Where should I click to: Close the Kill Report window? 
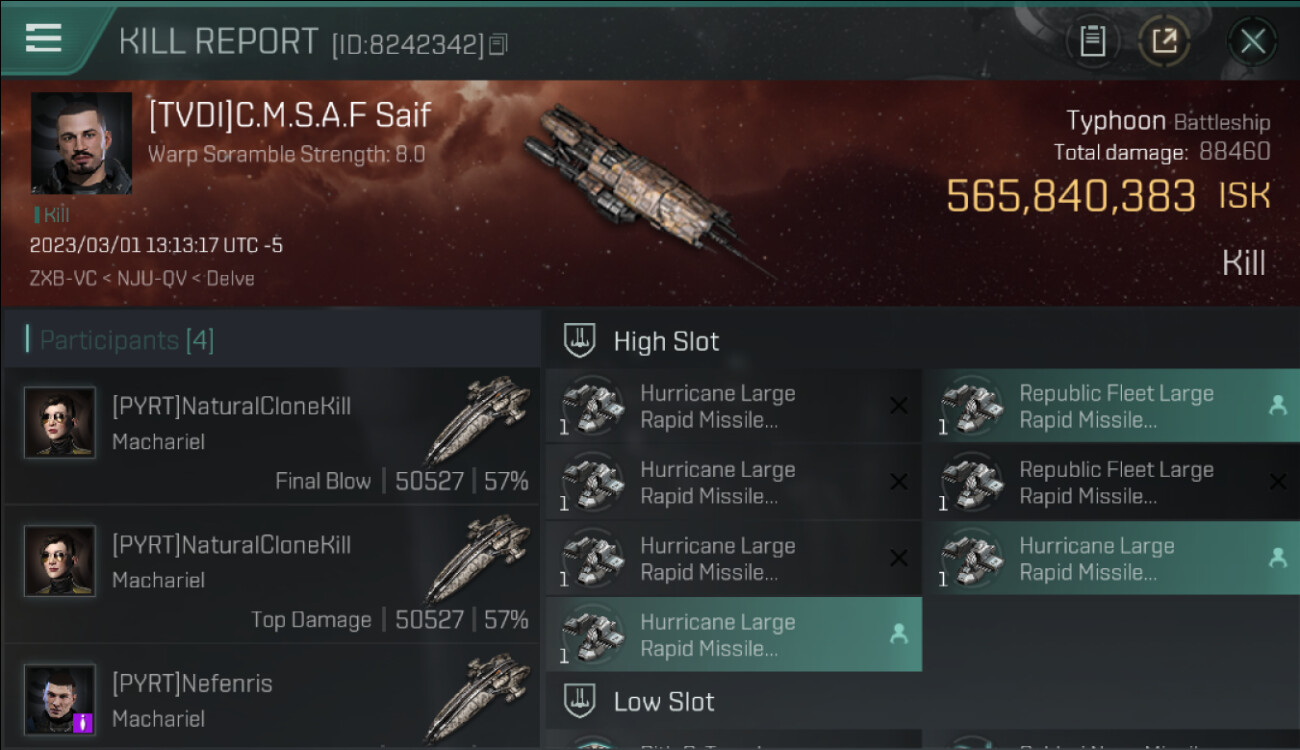(x=1252, y=42)
